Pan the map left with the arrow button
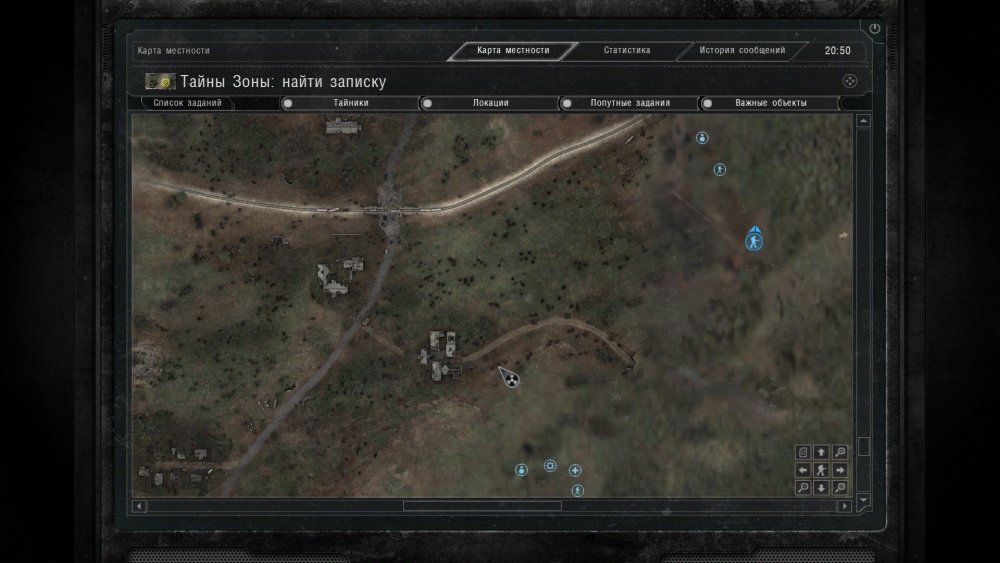The image size is (1000, 563). point(803,470)
